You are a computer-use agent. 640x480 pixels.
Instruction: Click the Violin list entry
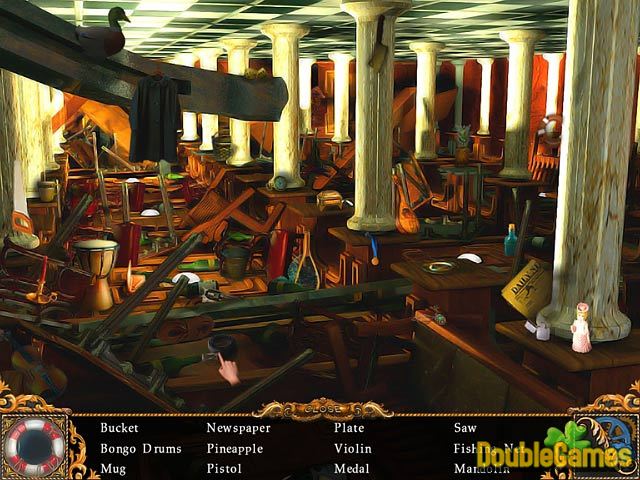[352, 448]
